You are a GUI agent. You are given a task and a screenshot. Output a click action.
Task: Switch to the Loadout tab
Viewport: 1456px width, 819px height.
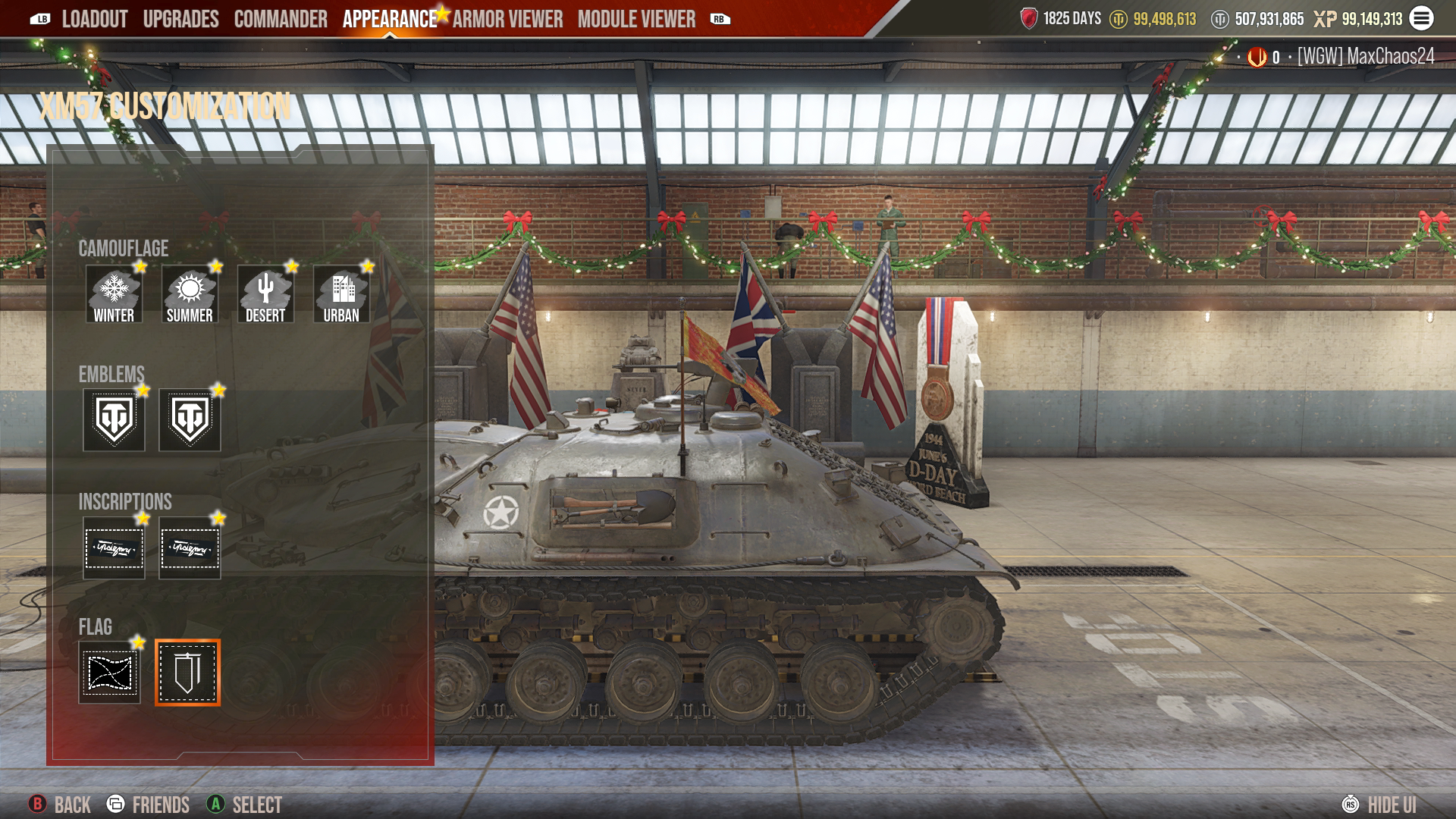94,19
